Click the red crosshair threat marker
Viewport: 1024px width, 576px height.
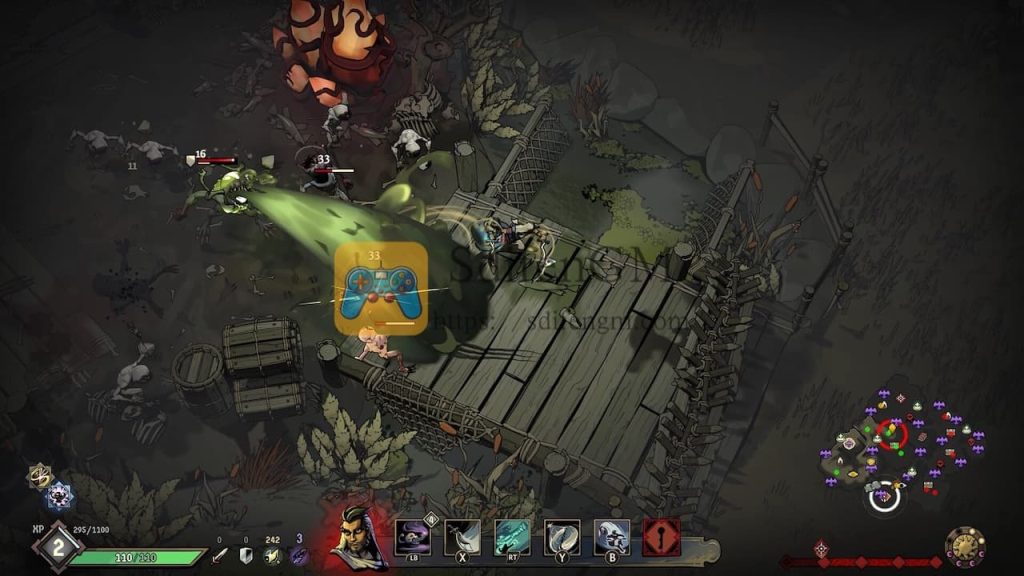821,548
